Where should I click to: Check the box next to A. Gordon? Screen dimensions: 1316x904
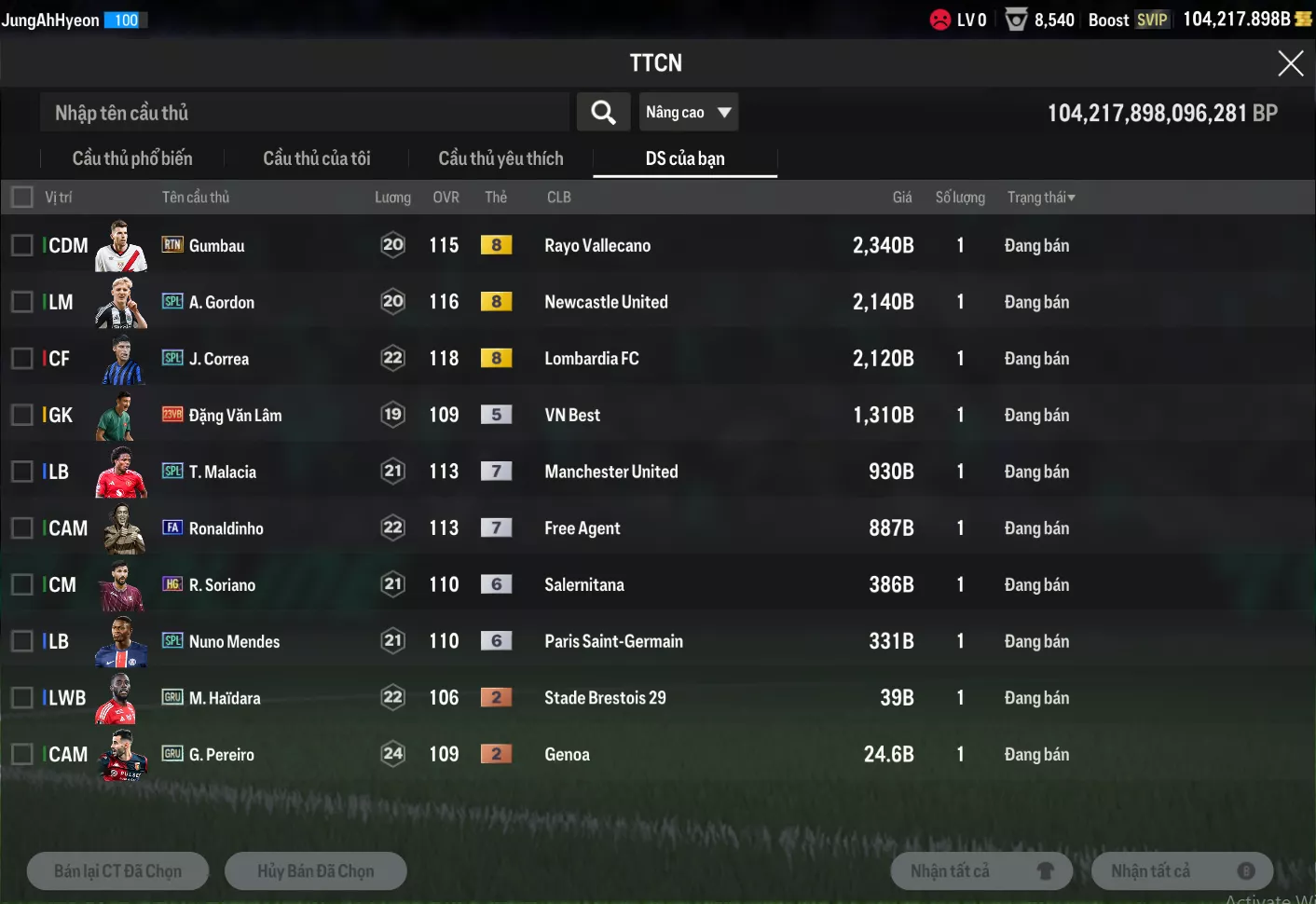coord(21,302)
